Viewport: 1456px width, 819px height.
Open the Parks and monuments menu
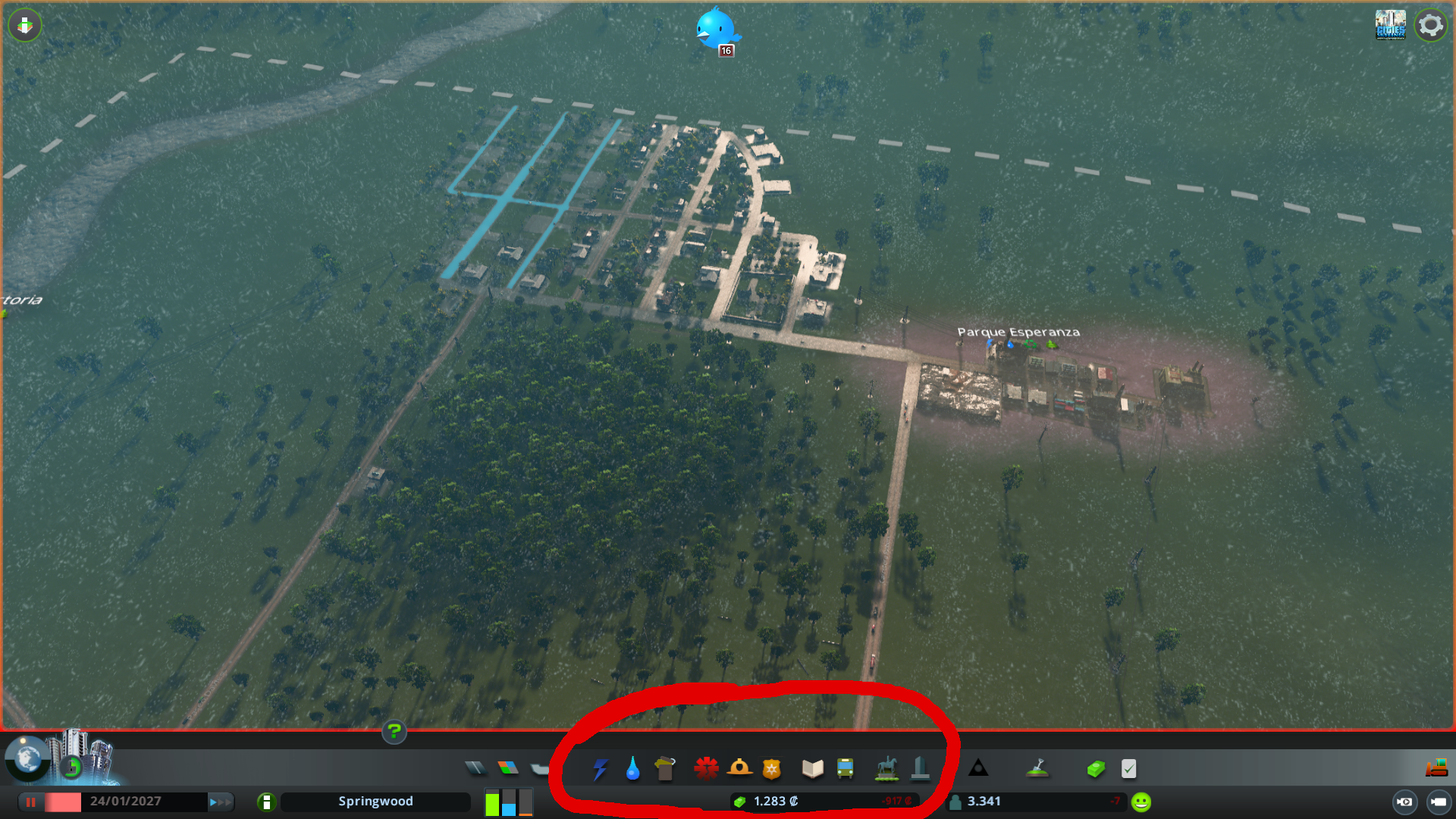pos(885,768)
